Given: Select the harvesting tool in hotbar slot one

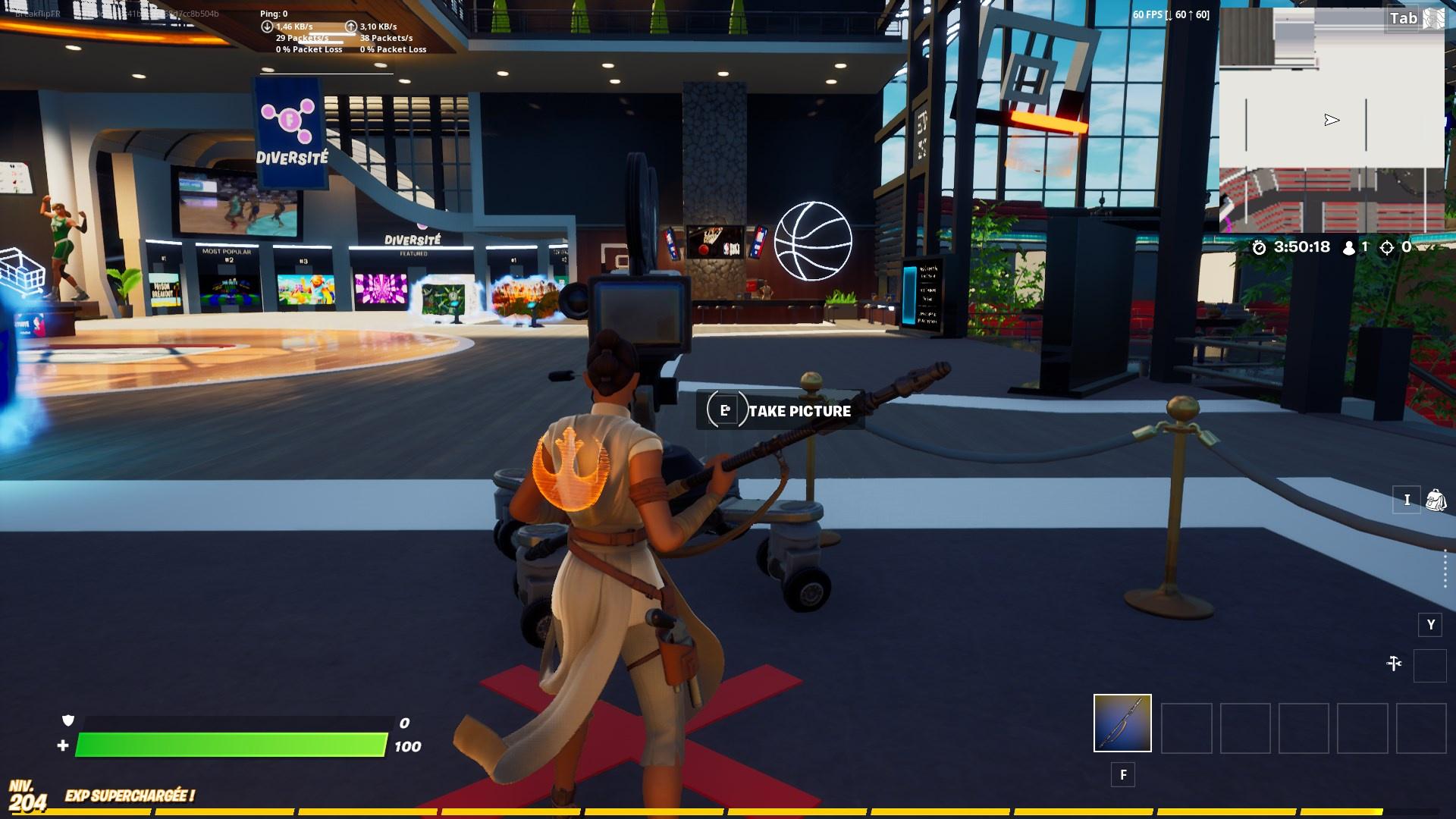Looking at the screenshot, I should point(1122,724).
